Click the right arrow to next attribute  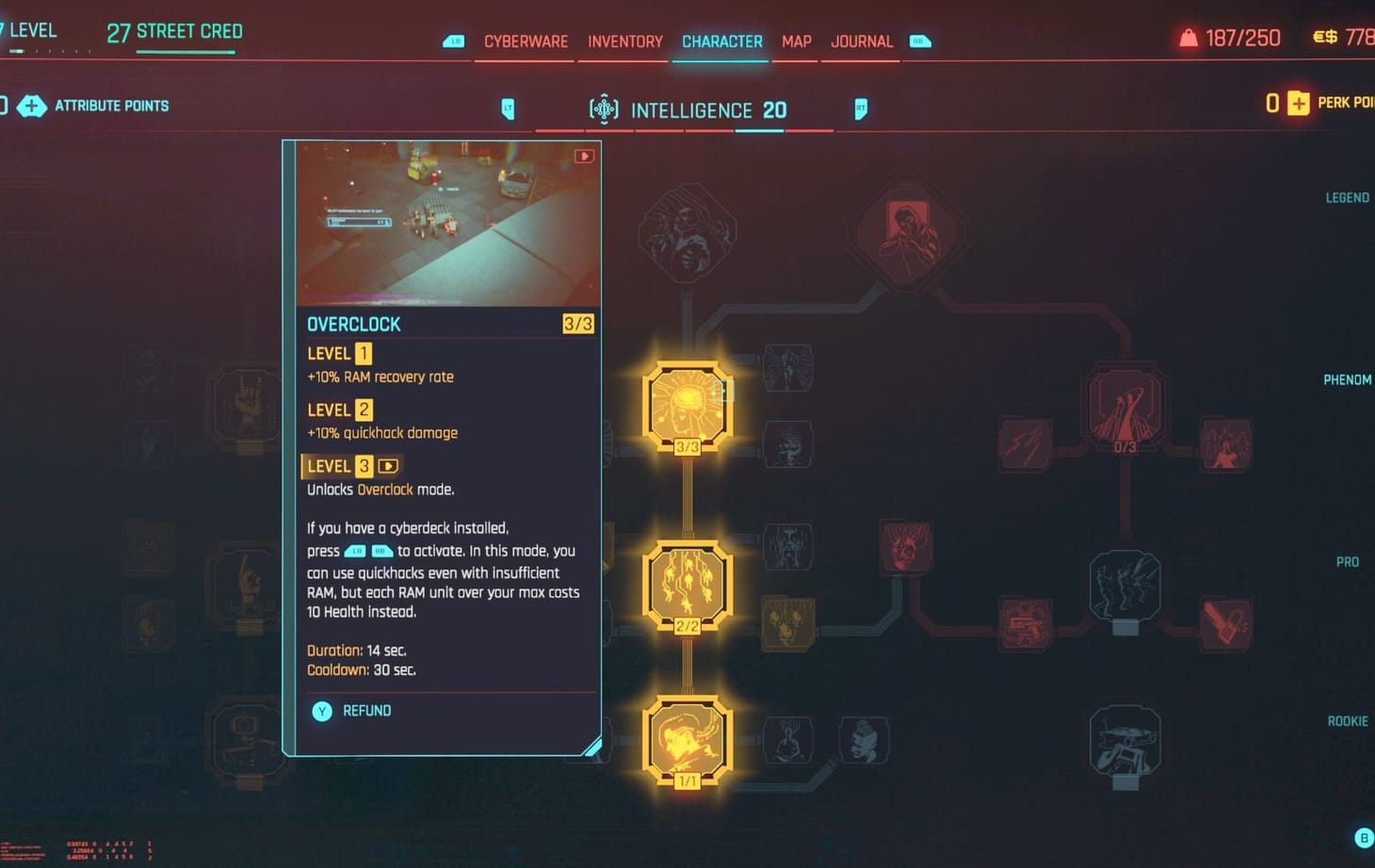point(859,109)
